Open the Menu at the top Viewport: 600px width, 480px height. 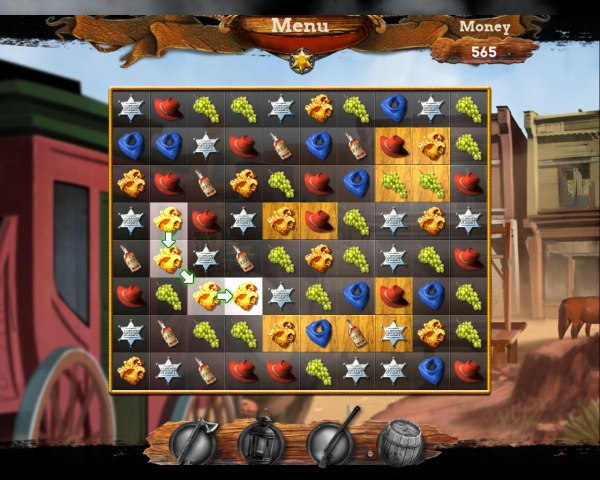pyautogui.click(x=300, y=26)
